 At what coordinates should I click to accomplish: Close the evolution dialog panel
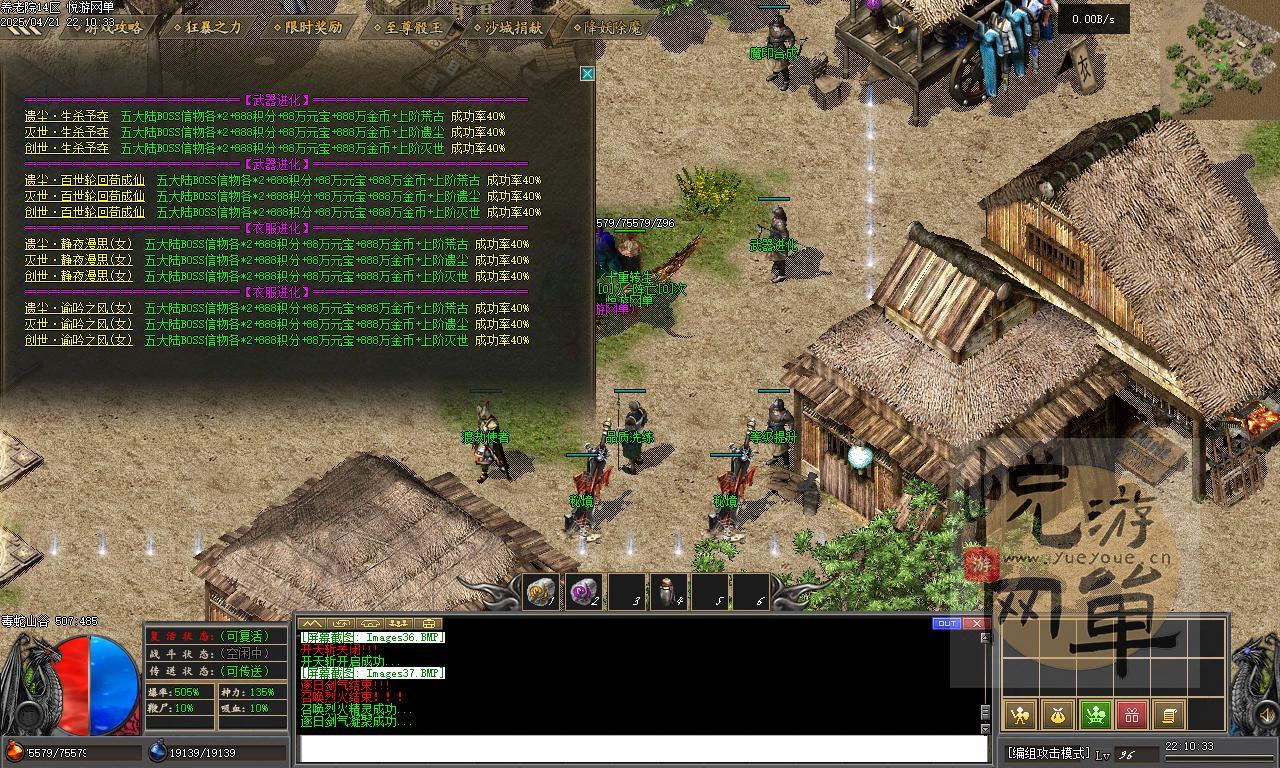(587, 73)
